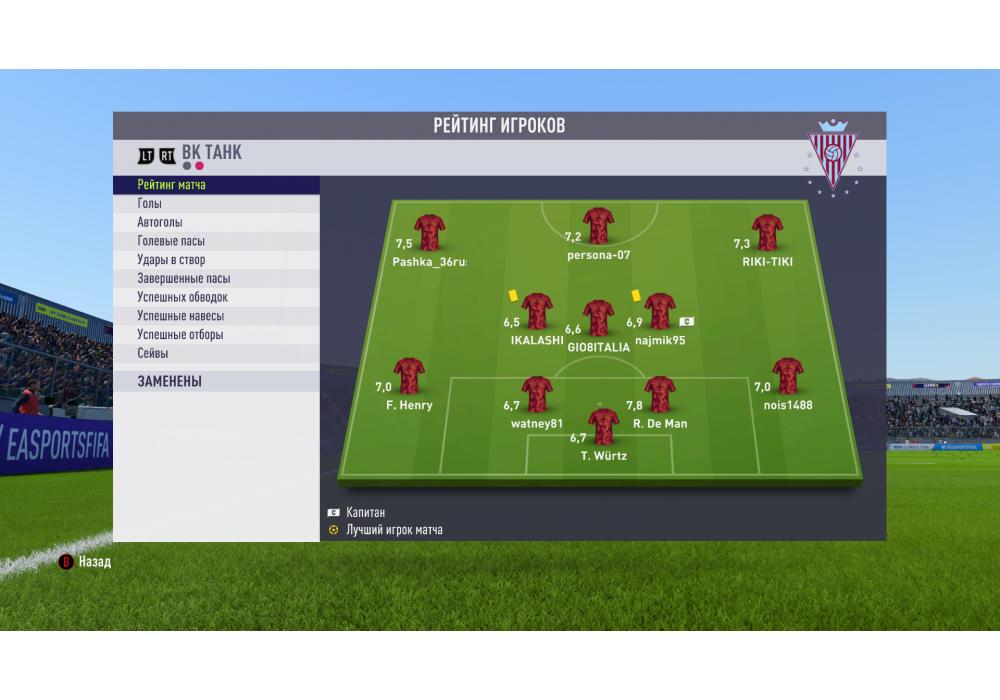
Task: Show the Автоголы stat
Action: [x=160, y=223]
